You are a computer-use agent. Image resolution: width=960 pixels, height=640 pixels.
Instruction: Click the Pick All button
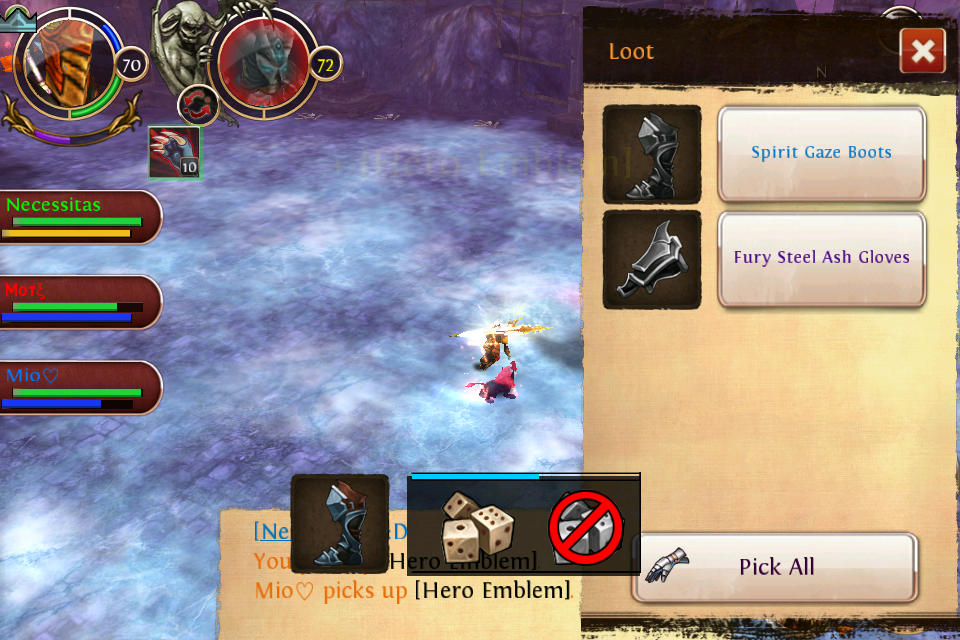pos(775,567)
